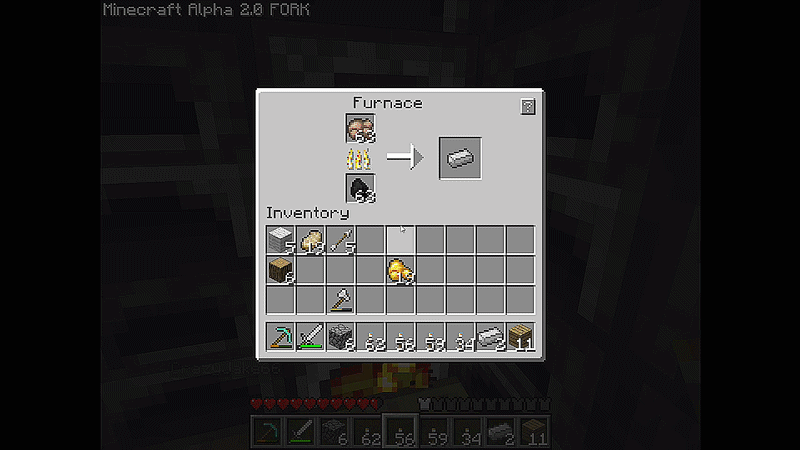Select the coal in the furnace fuel slot
800x450 pixels.
pyautogui.click(x=360, y=188)
